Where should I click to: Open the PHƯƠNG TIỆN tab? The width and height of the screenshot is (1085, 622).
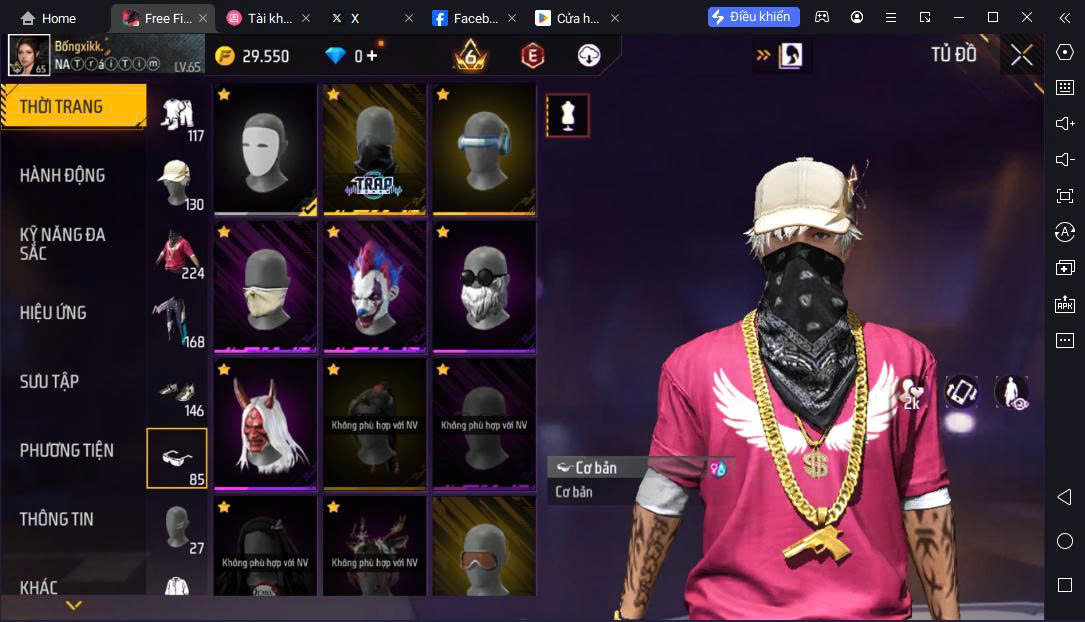66,450
